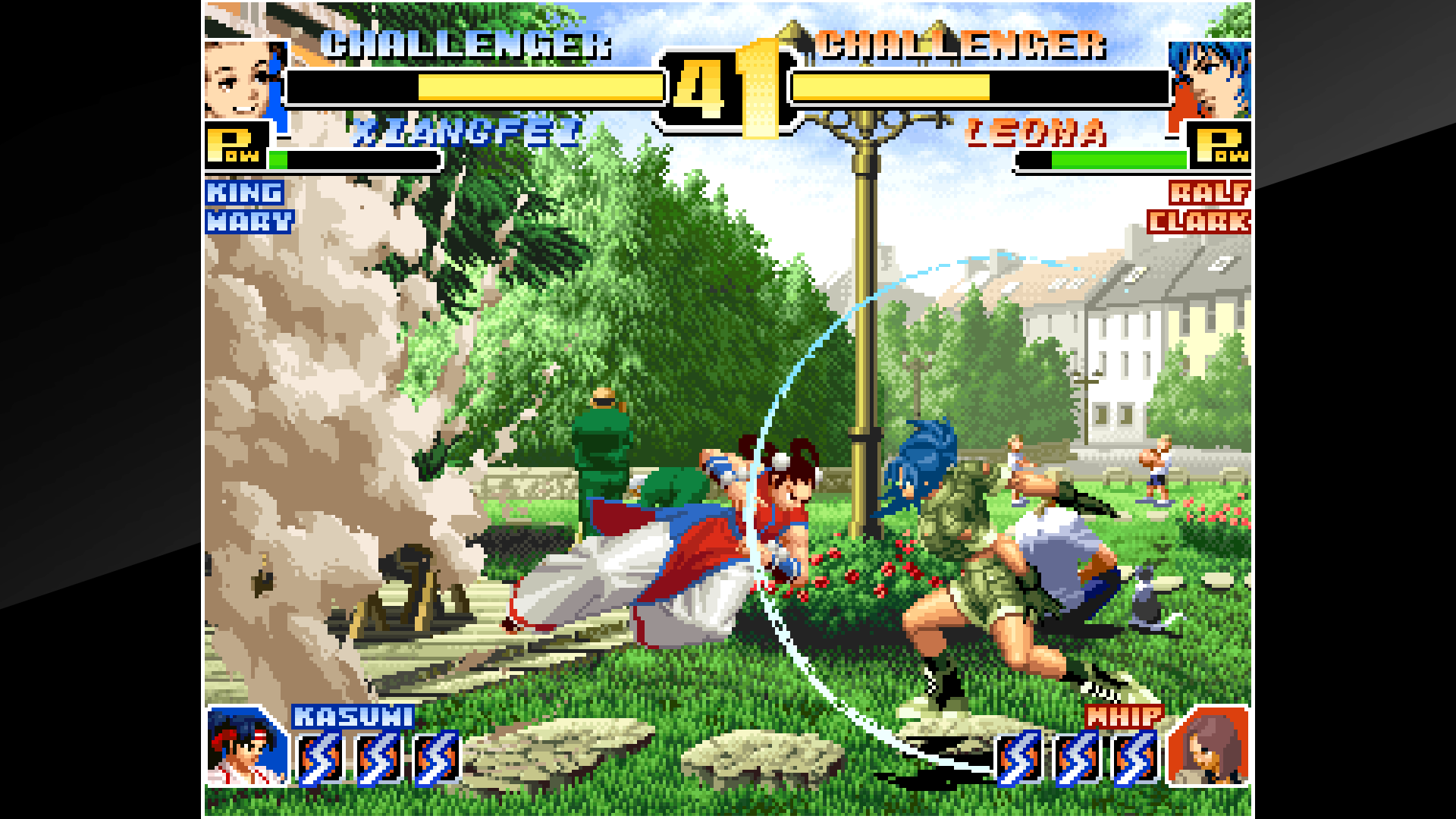Expand the CLARK teammate entry
This screenshot has height=819, width=1456.
[x=1205, y=223]
